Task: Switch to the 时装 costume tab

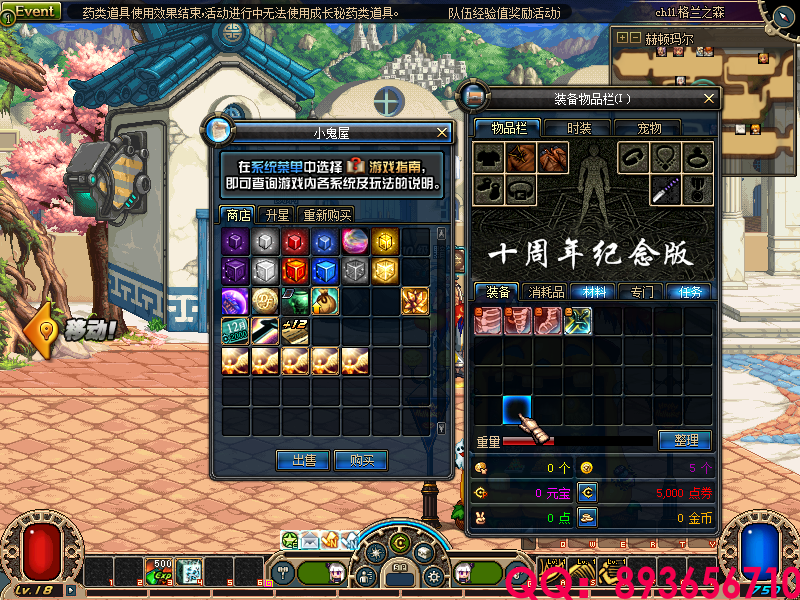Action: [579, 128]
